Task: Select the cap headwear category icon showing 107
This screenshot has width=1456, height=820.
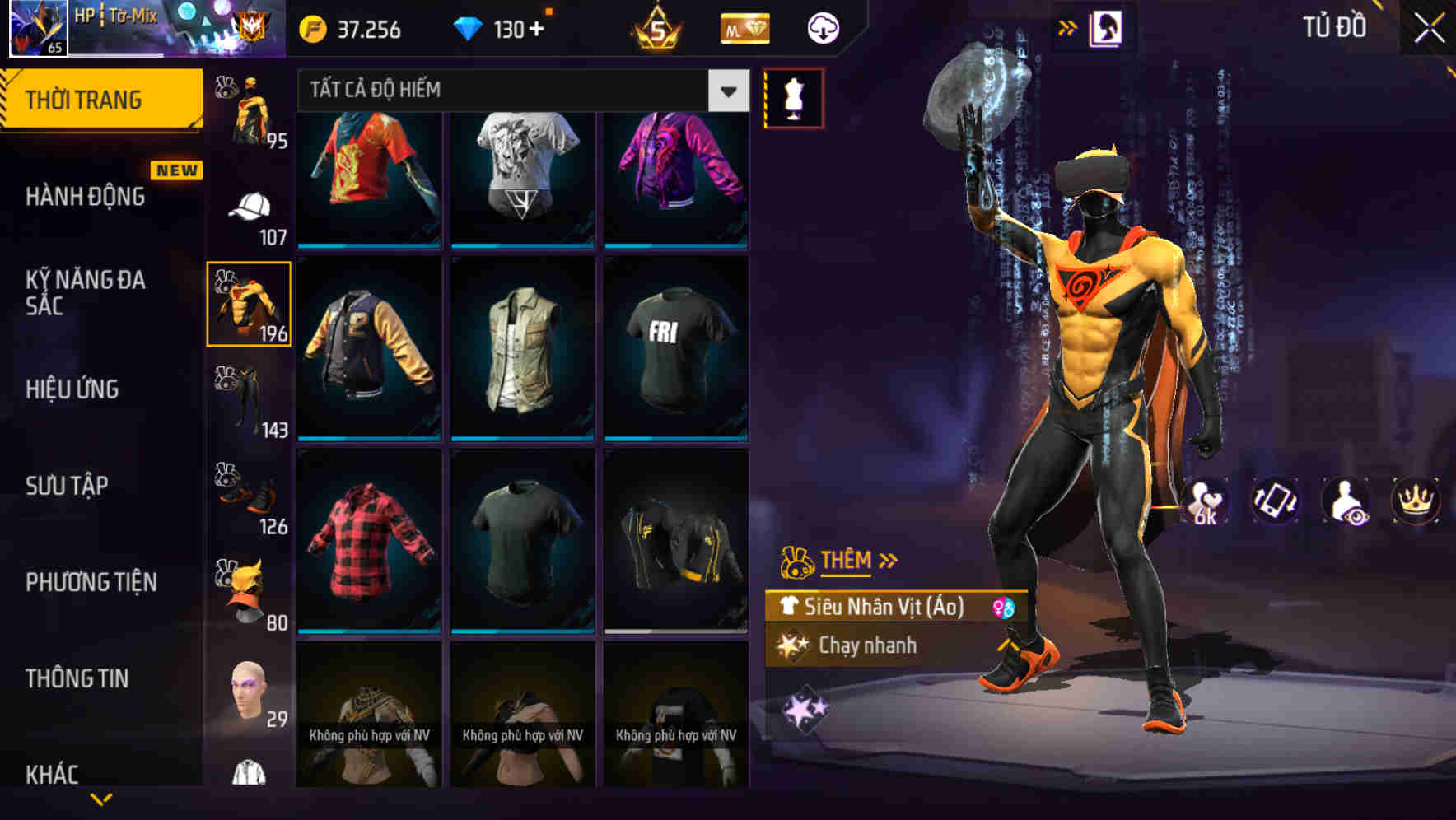Action: [249, 206]
